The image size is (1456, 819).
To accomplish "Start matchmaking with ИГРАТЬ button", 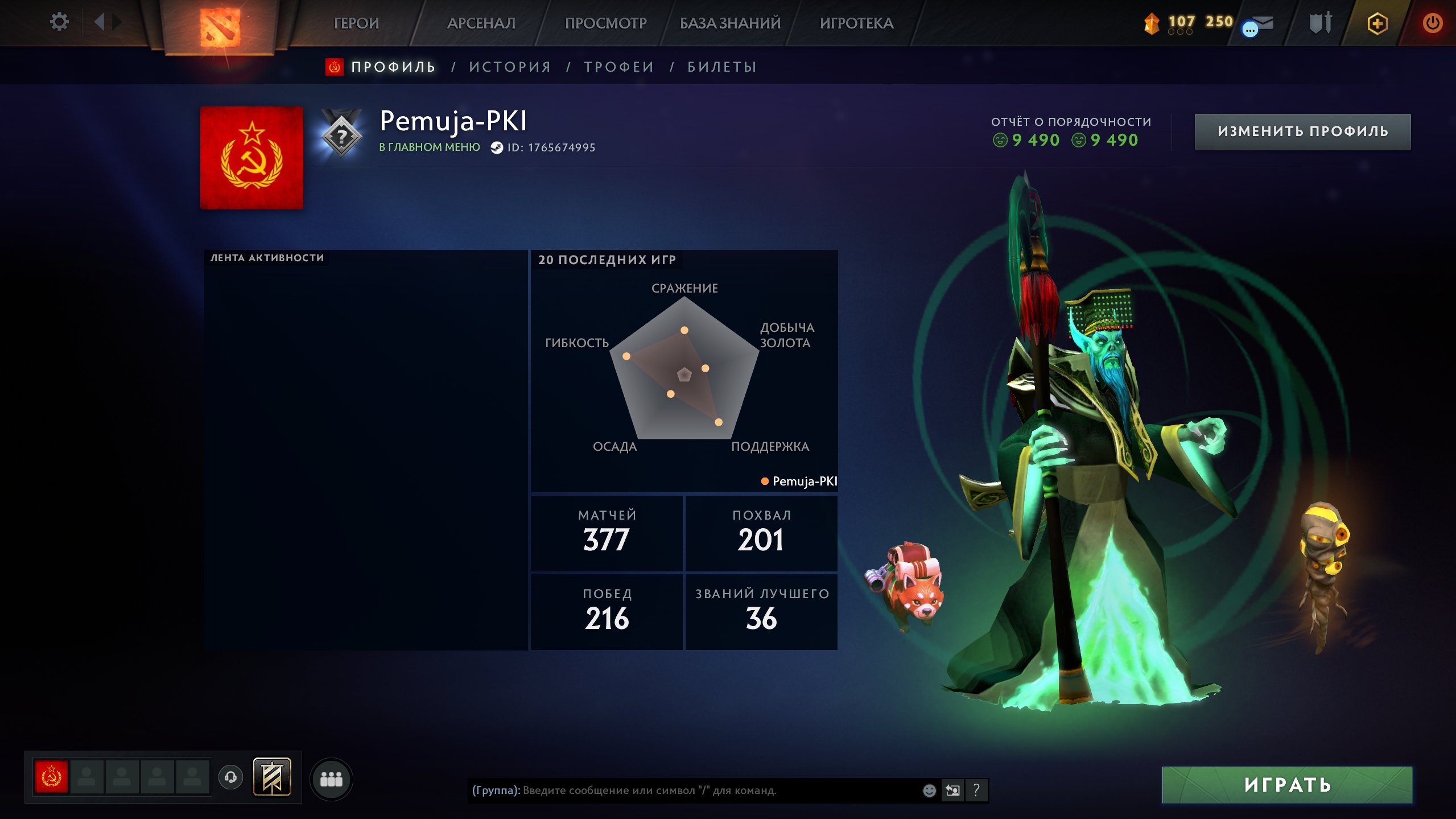I will coord(1287,785).
